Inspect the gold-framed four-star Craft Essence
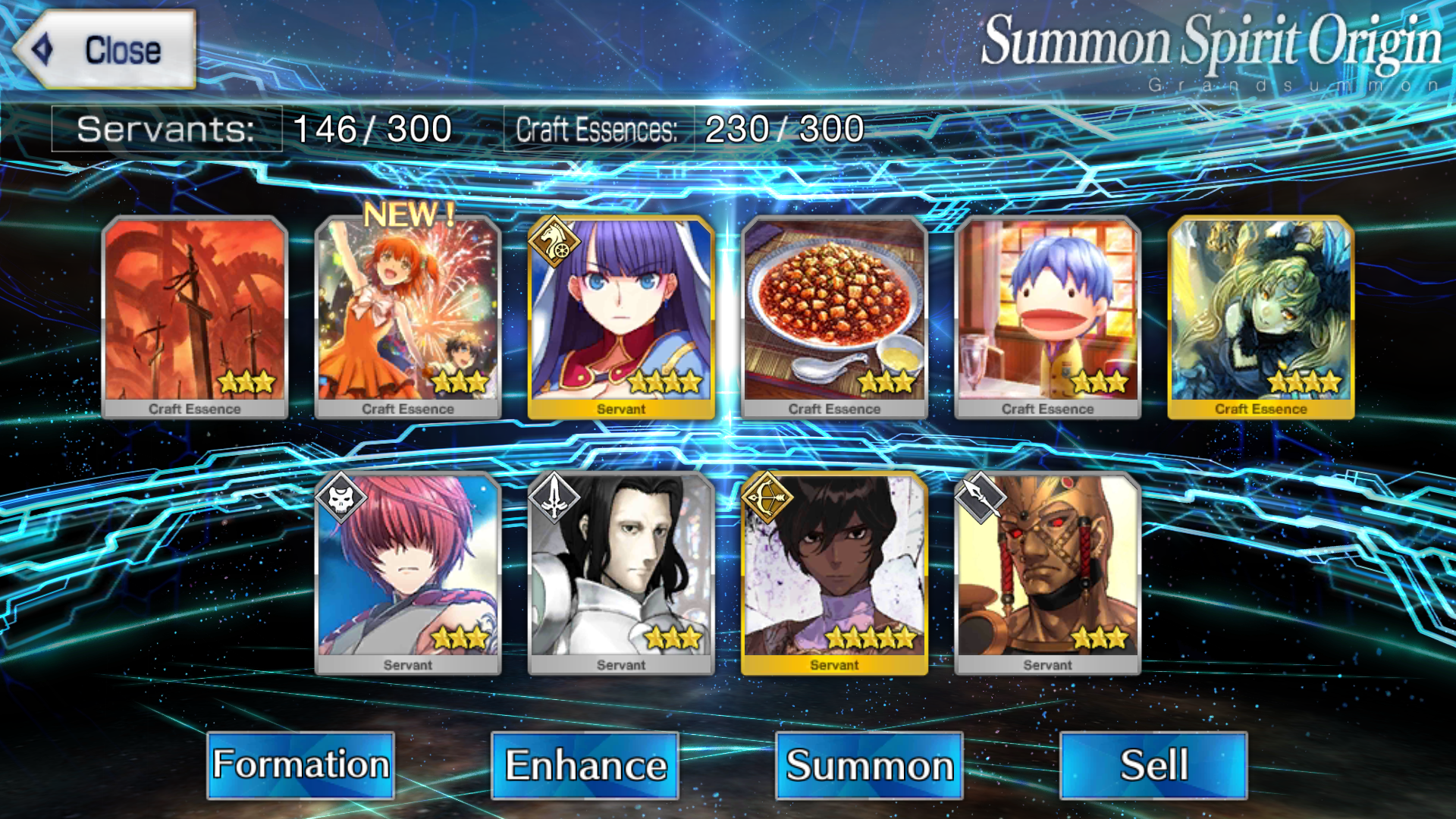This screenshot has width=1456, height=819. point(1260,317)
